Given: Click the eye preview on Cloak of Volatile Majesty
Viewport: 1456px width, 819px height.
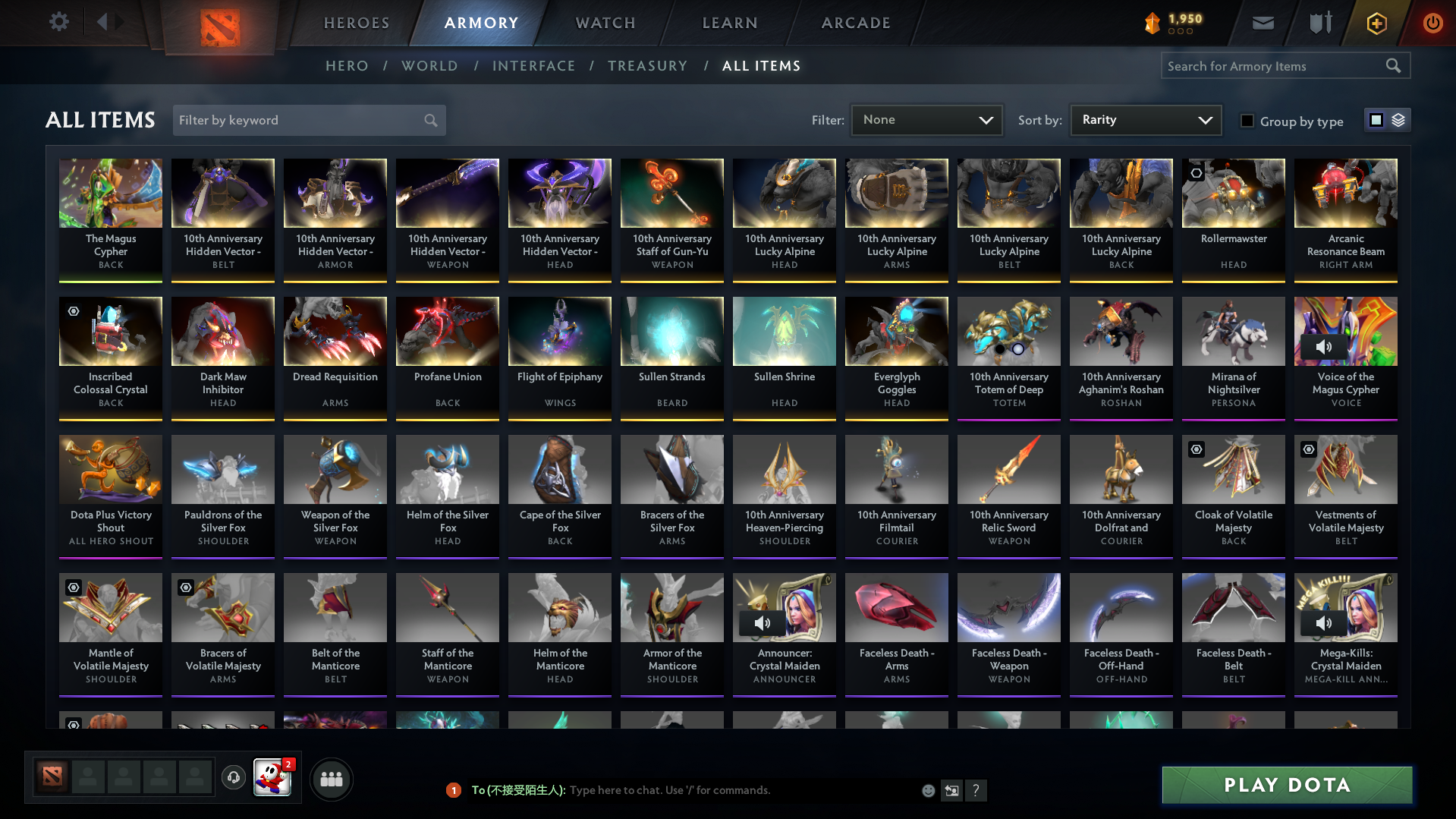Looking at the screenshot, I should point(1197,449).
